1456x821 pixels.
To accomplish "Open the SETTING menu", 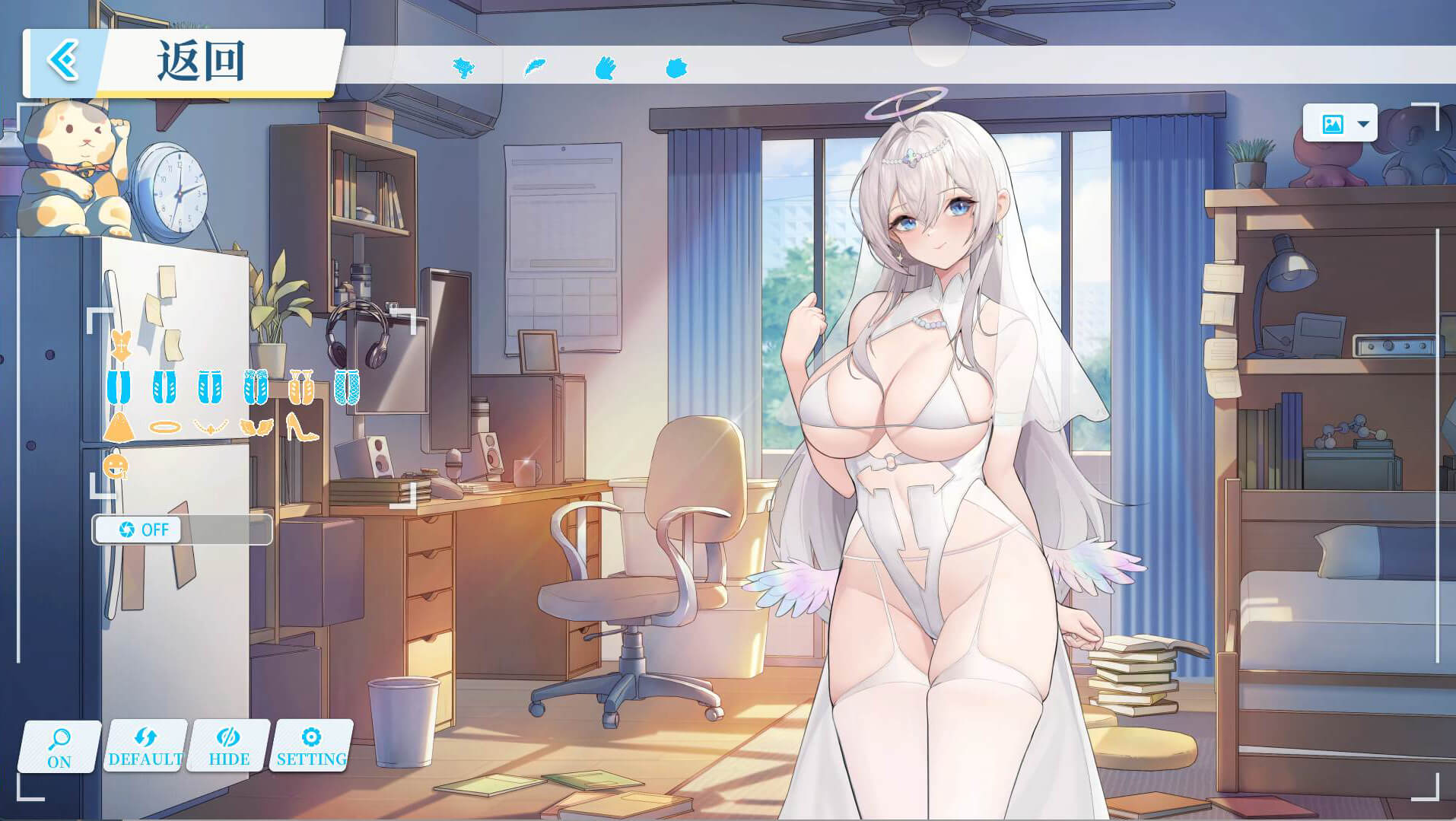I will [x=312, y=746].
